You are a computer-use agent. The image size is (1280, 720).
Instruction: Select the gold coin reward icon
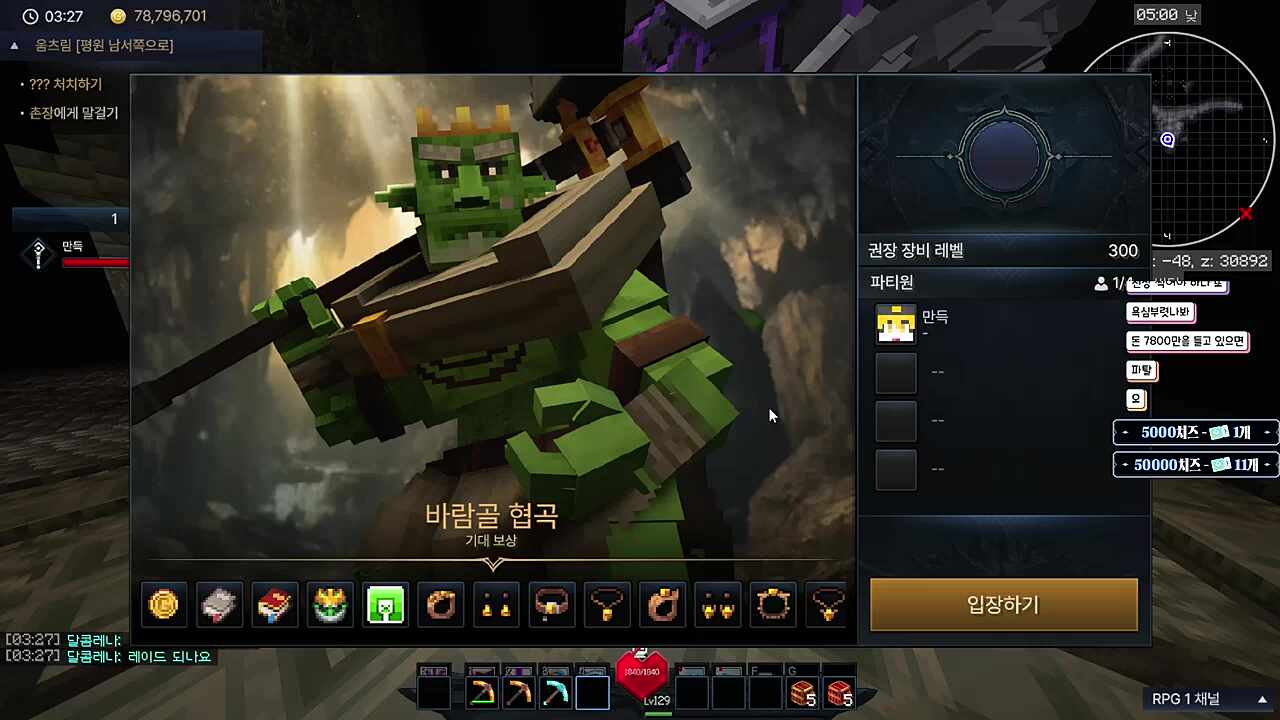[x=164, y=604]
